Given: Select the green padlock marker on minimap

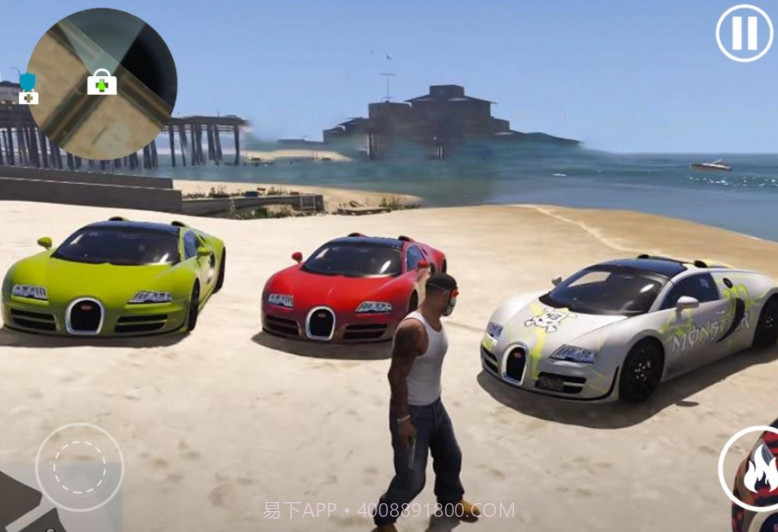Looking at the screenshot, I should click(x=101, y=83).
